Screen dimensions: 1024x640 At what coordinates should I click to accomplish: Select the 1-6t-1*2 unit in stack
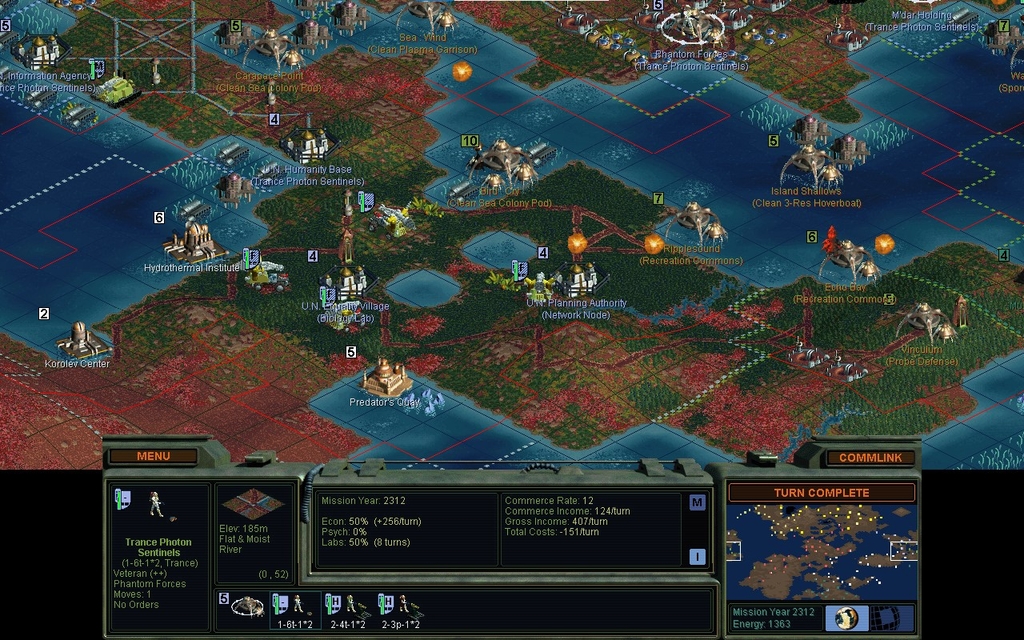point(295,608)
